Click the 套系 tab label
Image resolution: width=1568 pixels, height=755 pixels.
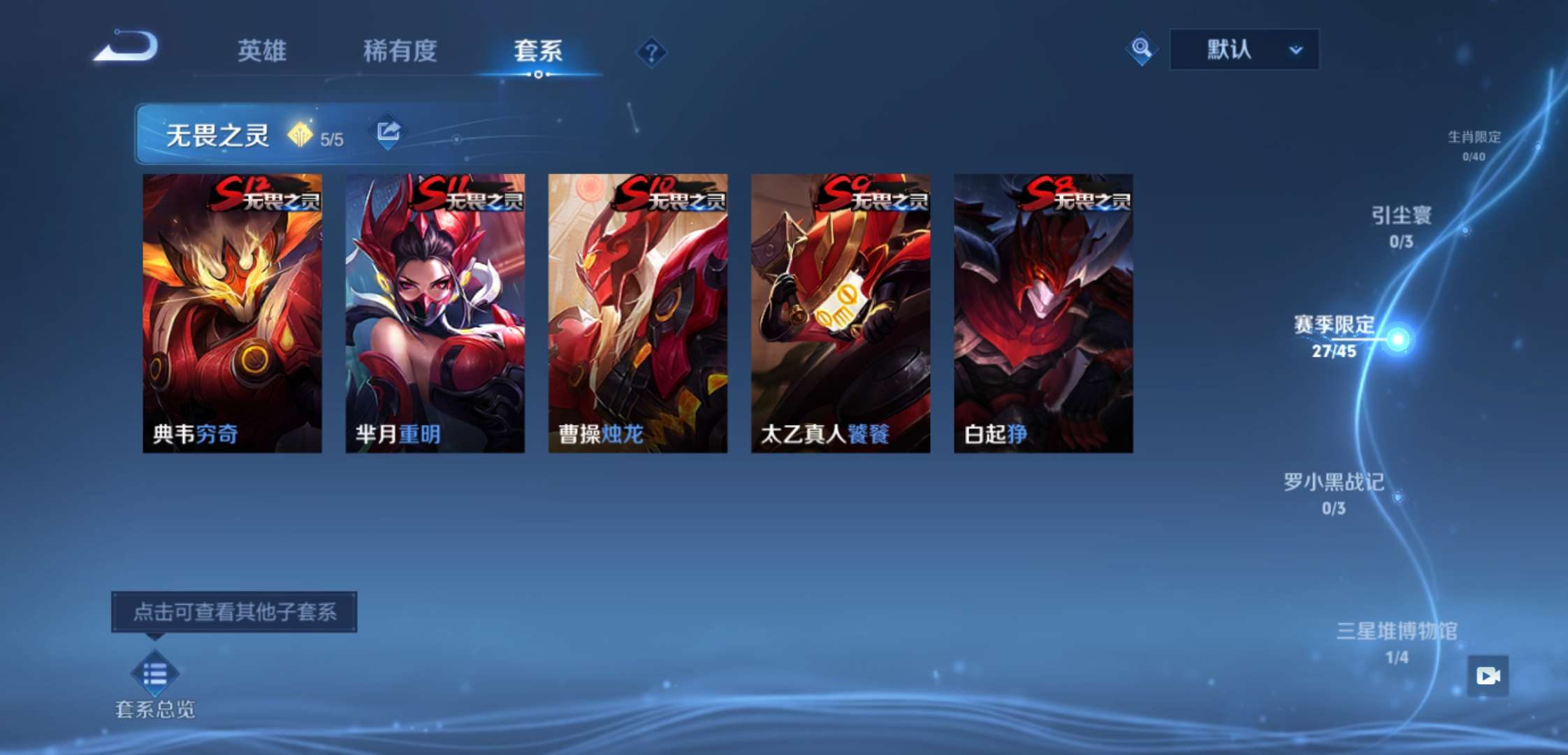coord(537,51)
